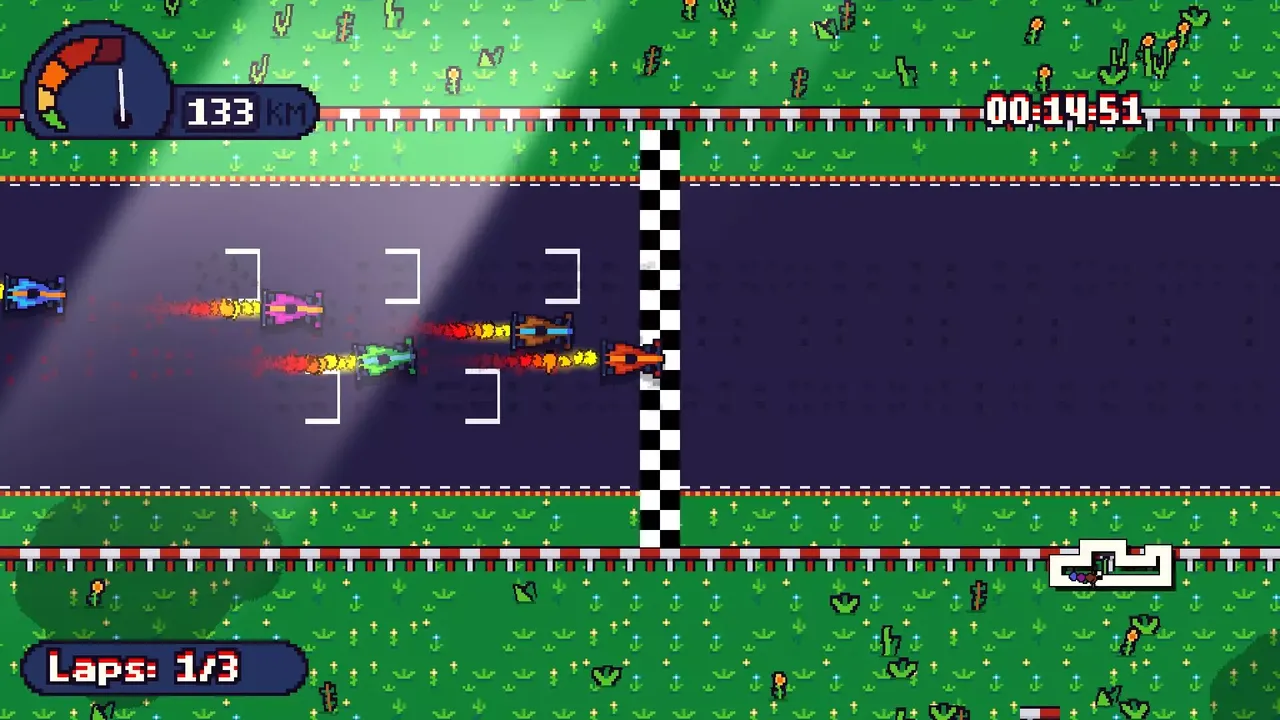Click the position dots on the minimap
This screenshot has height=720, width=1280.
point(1080,577)
